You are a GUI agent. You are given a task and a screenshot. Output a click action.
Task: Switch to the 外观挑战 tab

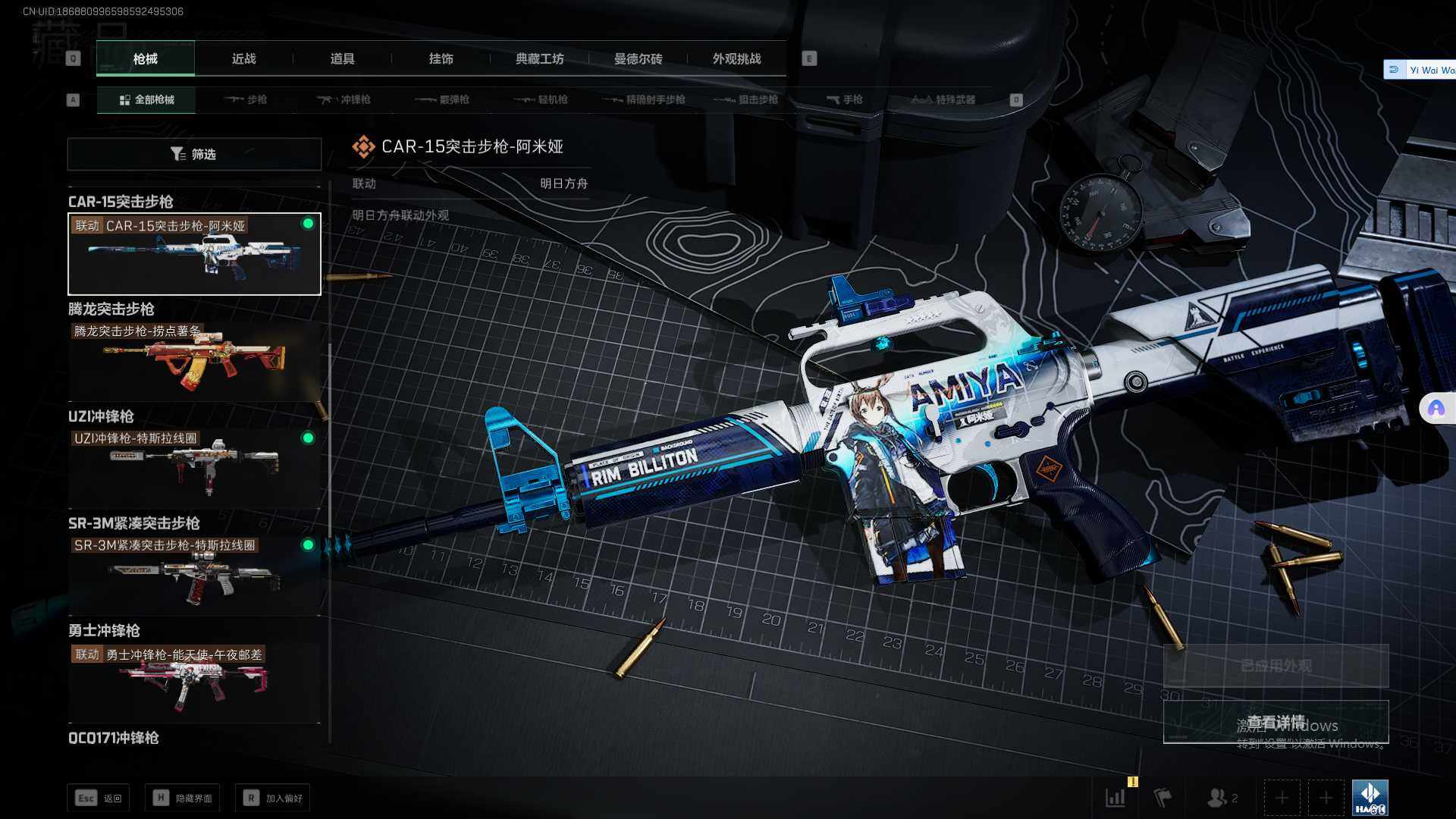pos(736,58)
